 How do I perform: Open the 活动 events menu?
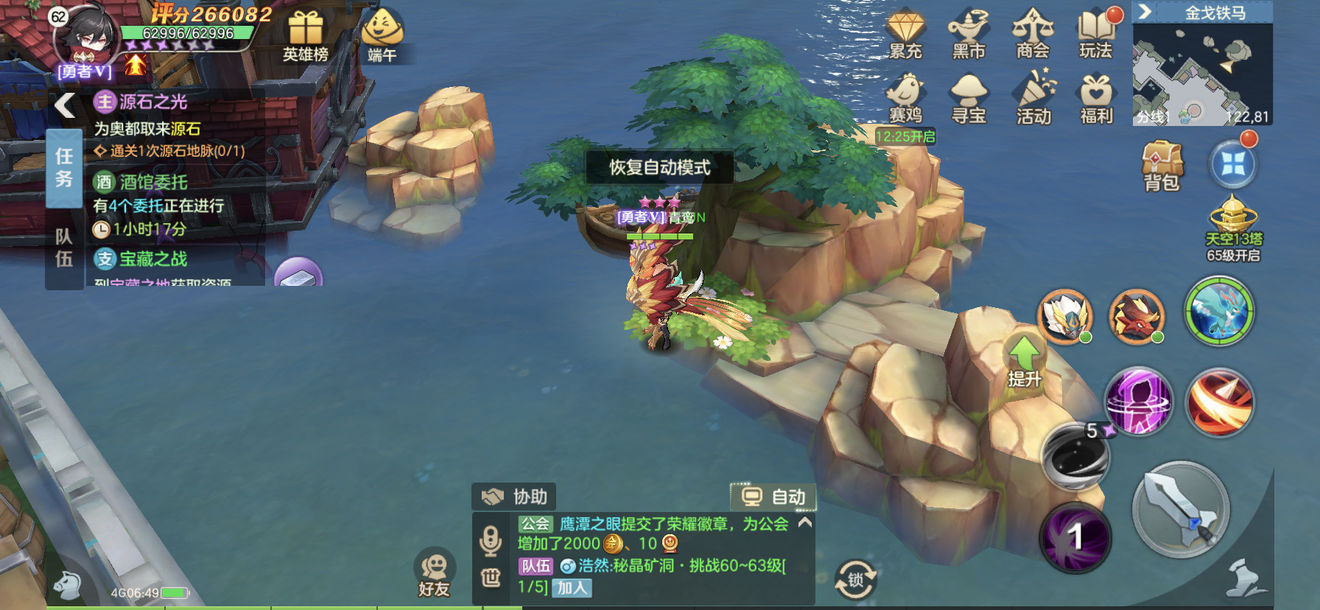pyautogui.click(x=1033, y=98)
